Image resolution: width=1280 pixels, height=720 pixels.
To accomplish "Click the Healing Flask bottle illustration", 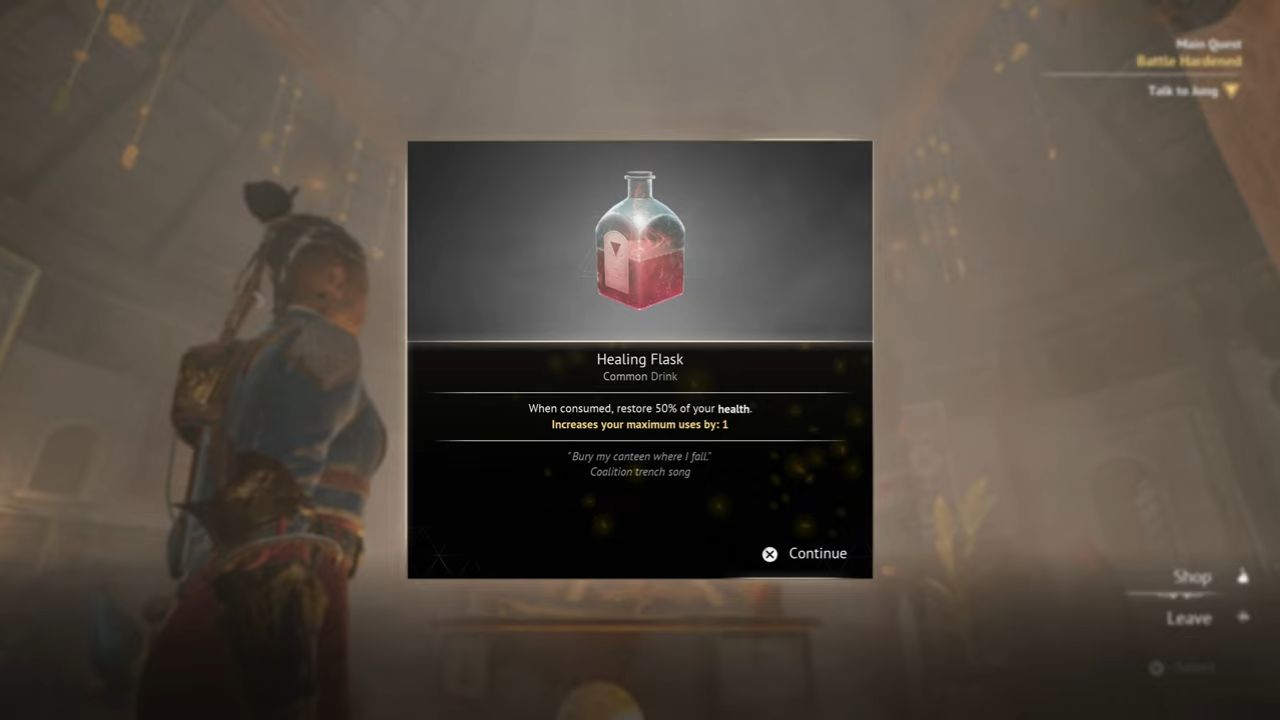I will pos(640,240).
